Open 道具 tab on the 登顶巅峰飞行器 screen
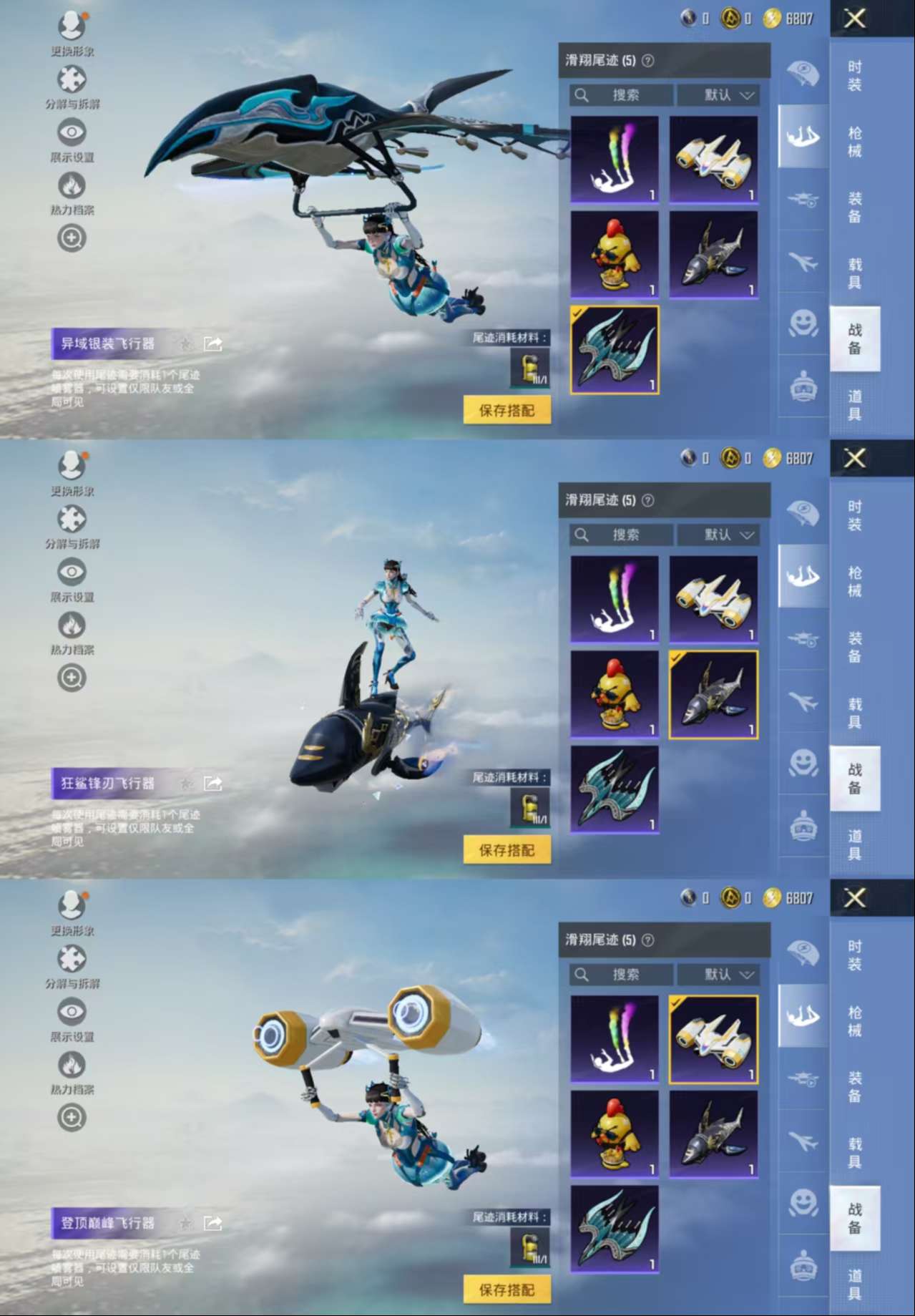The image size is (915, 1316). coord(855,1285)
